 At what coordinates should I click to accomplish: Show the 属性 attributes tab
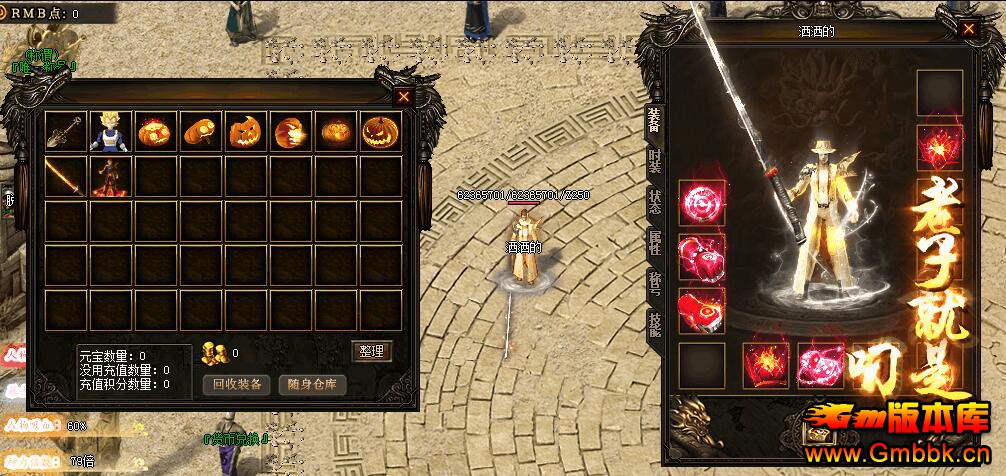coord(654,242)
